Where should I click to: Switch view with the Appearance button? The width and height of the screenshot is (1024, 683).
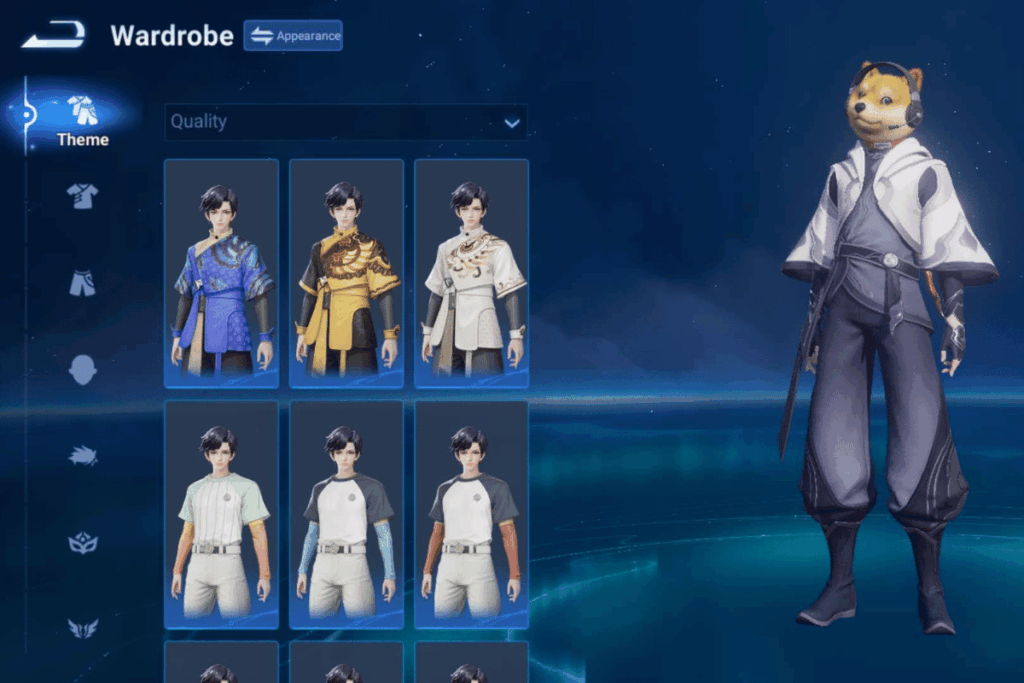pyautogui.click(x=293, y=36)
